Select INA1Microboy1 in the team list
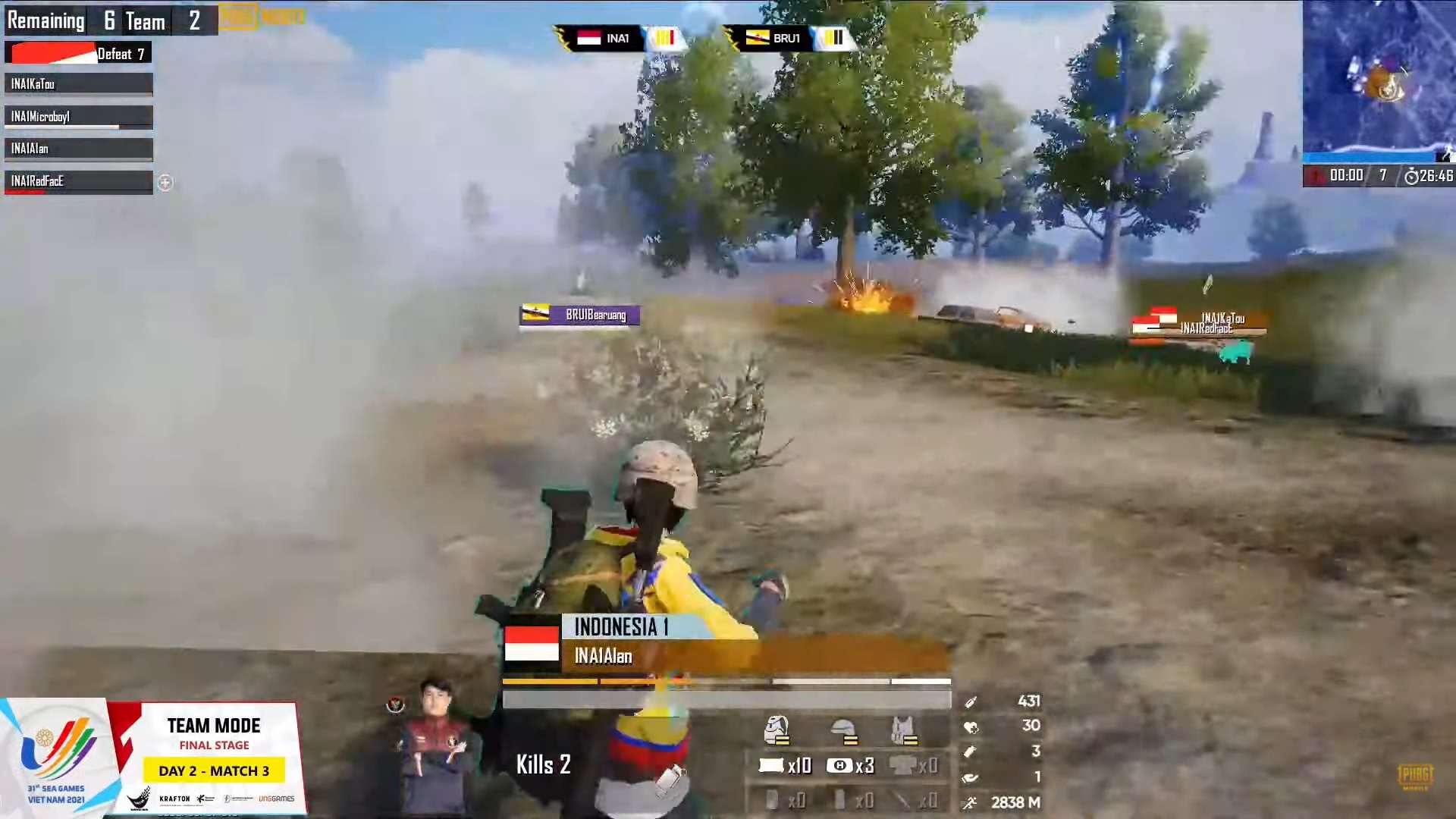 click(x=78, y=117)
